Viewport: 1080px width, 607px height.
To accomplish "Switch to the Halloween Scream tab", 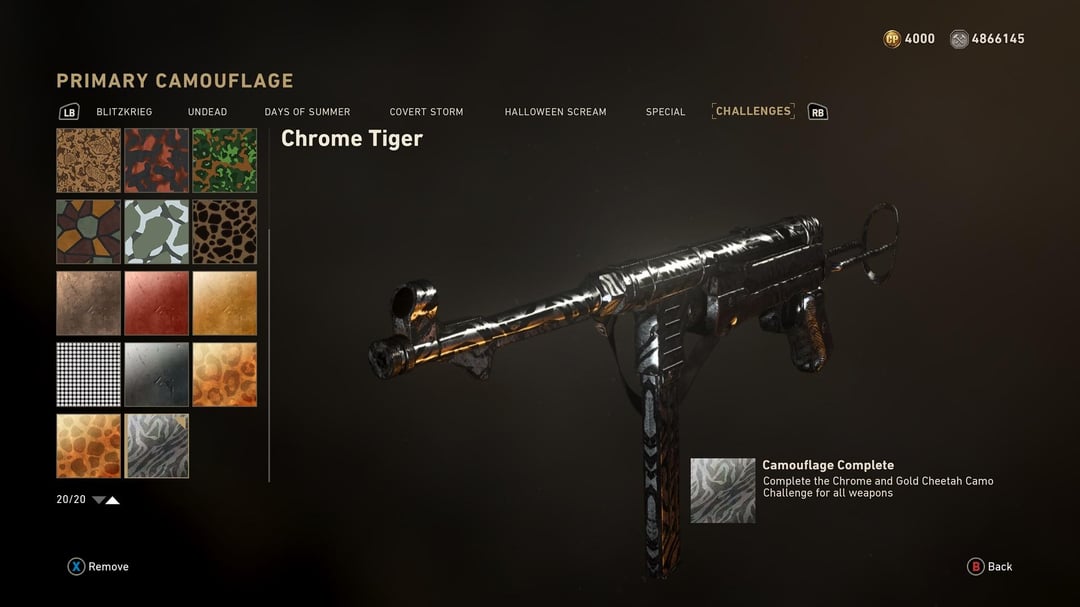I will click(x=555, y=112).
